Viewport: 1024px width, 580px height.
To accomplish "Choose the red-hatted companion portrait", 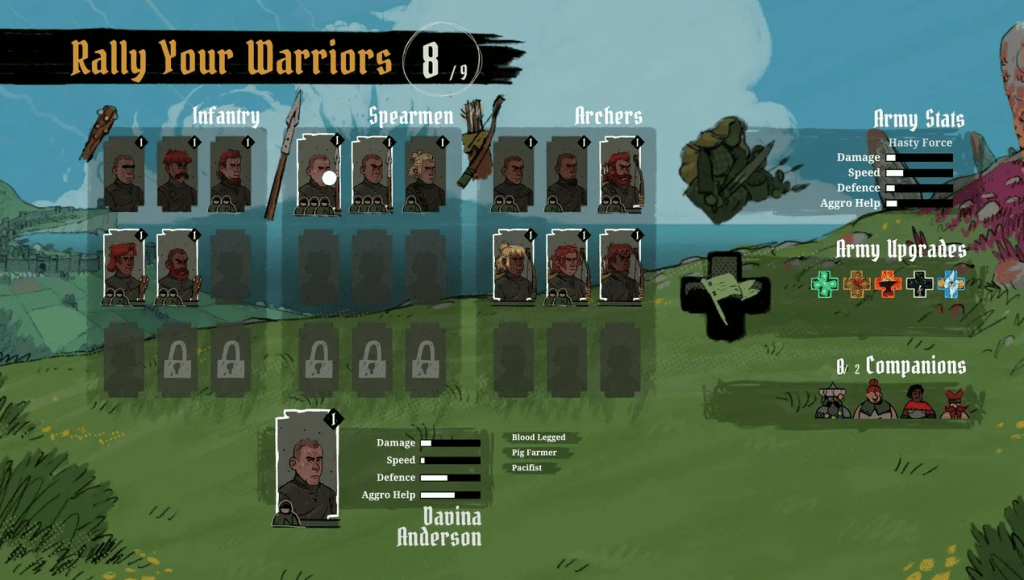I will pyautogui.click(x=955, y=403).
